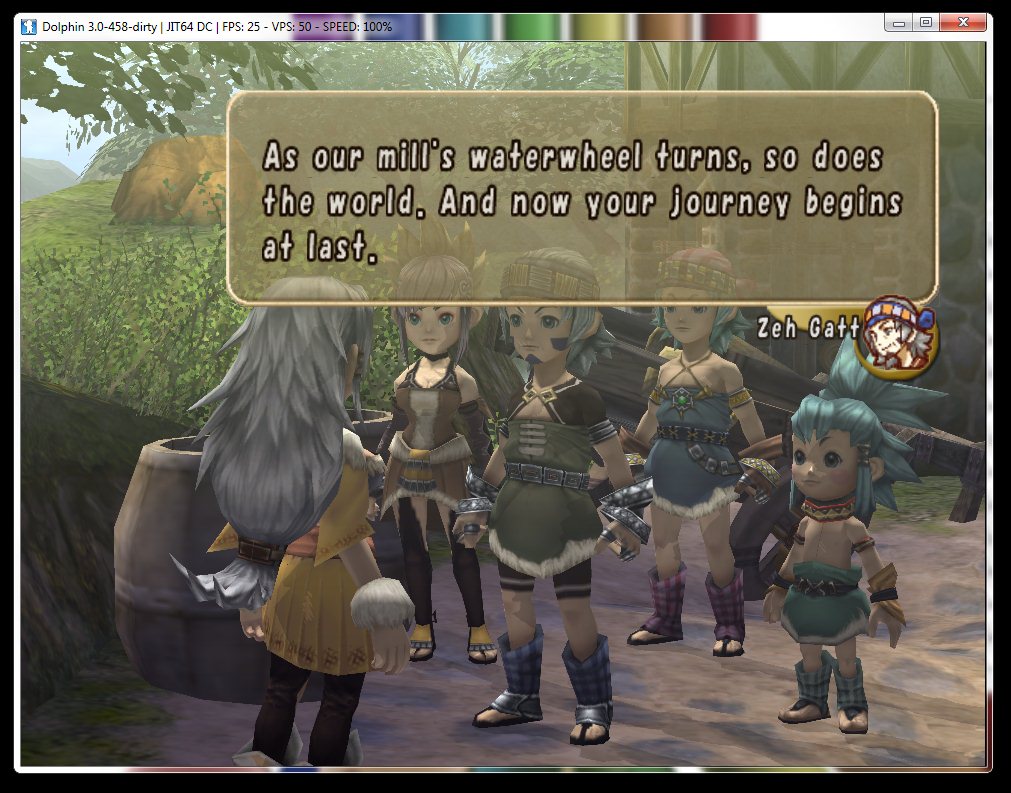This screenshot has width=1011, height=793.
Task: Advance the dialogue box text
Action: pyautogui.click(x=582, y=197)
